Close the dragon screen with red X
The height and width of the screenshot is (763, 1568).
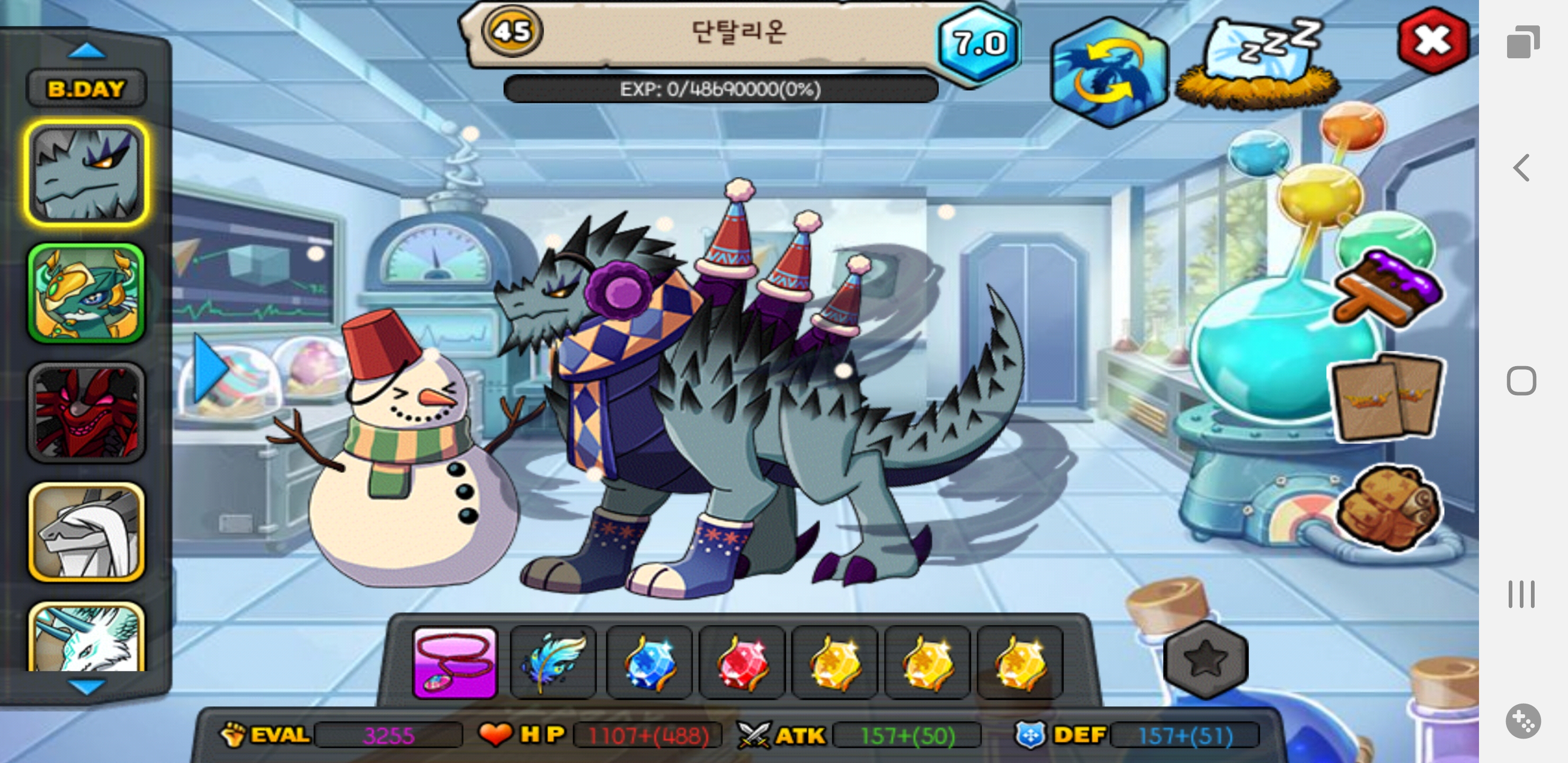[1433, 41]
